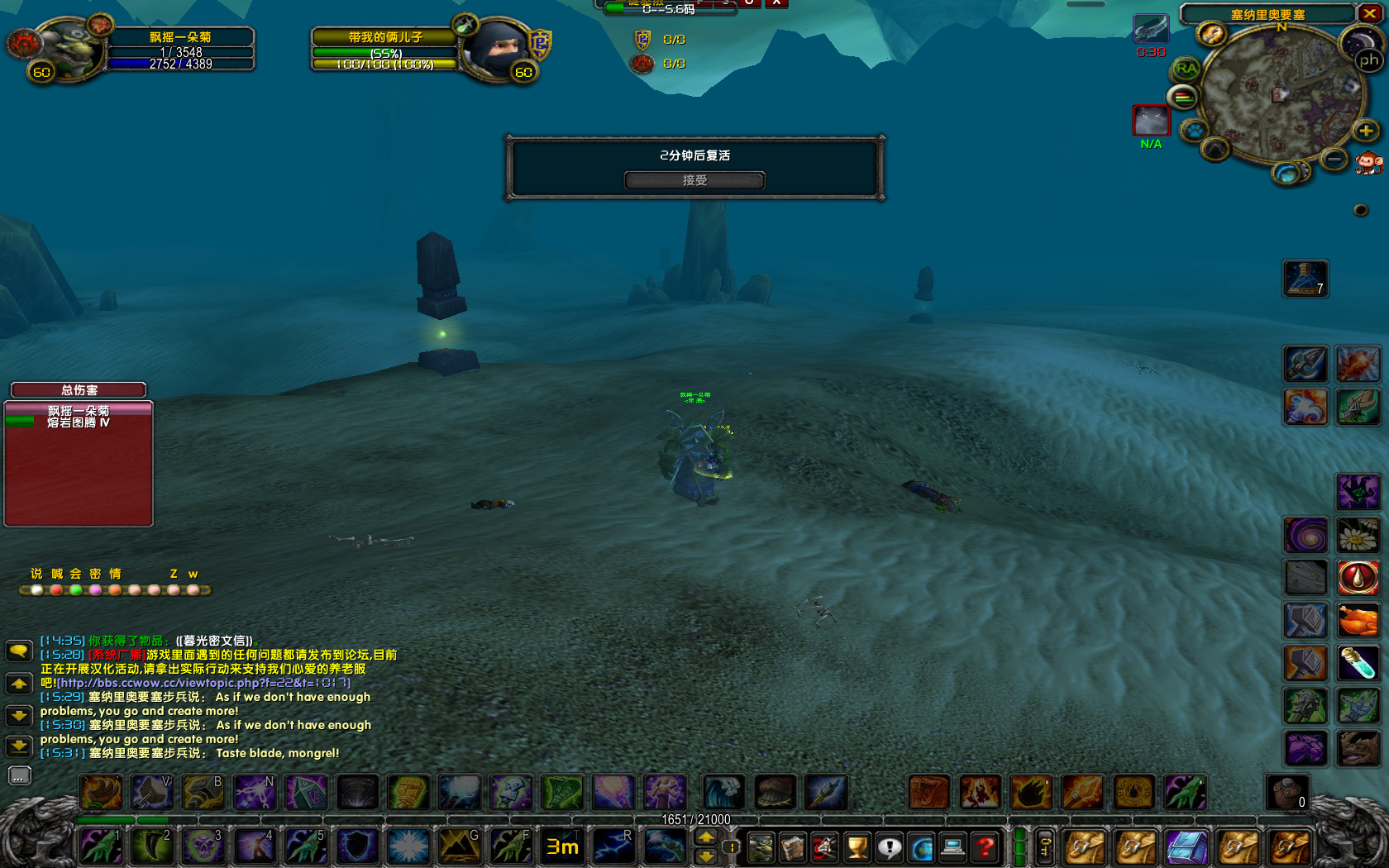Select the red chat color swatch

coord(56,589)
